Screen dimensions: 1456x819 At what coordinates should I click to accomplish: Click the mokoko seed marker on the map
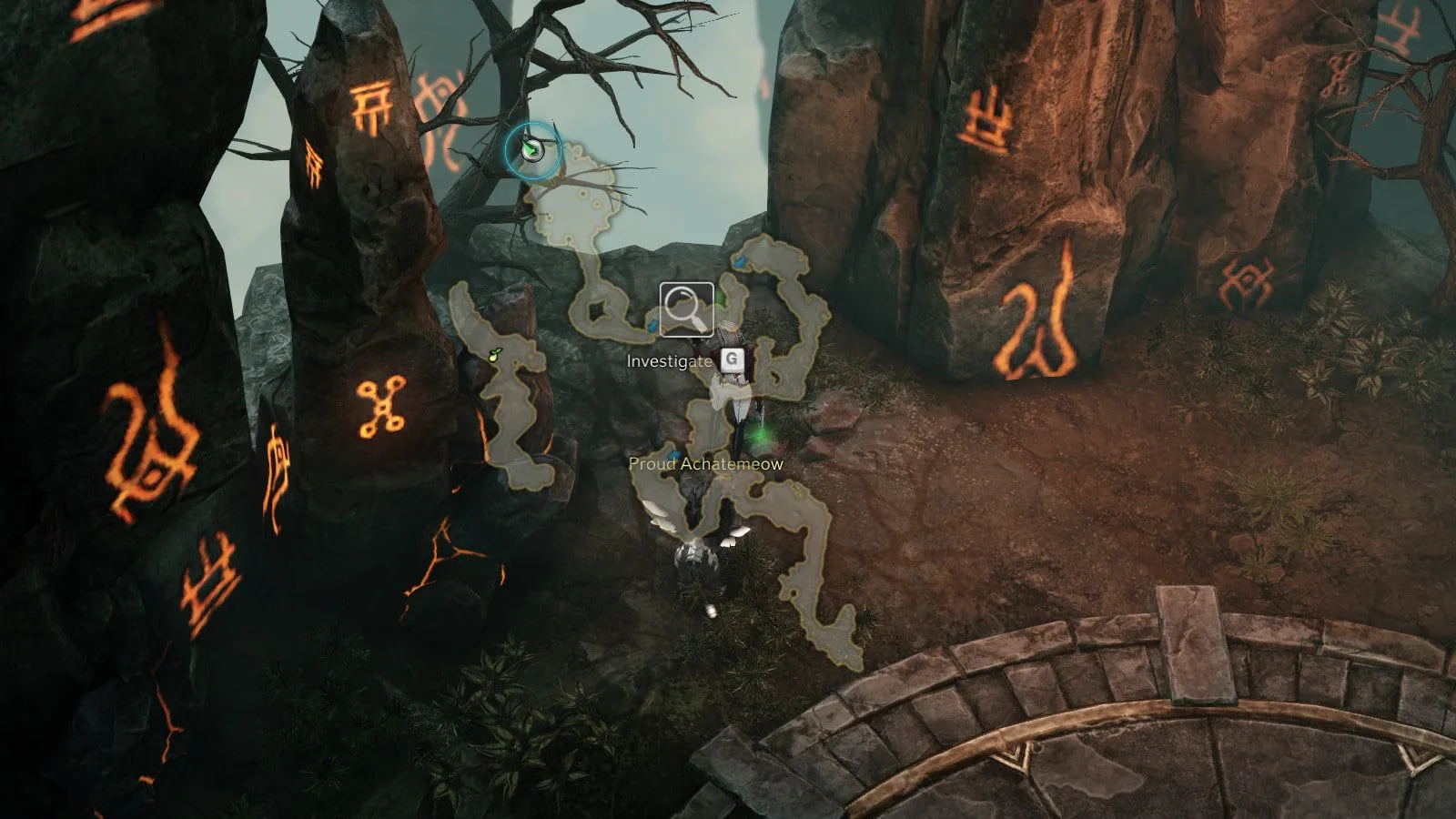494,355
